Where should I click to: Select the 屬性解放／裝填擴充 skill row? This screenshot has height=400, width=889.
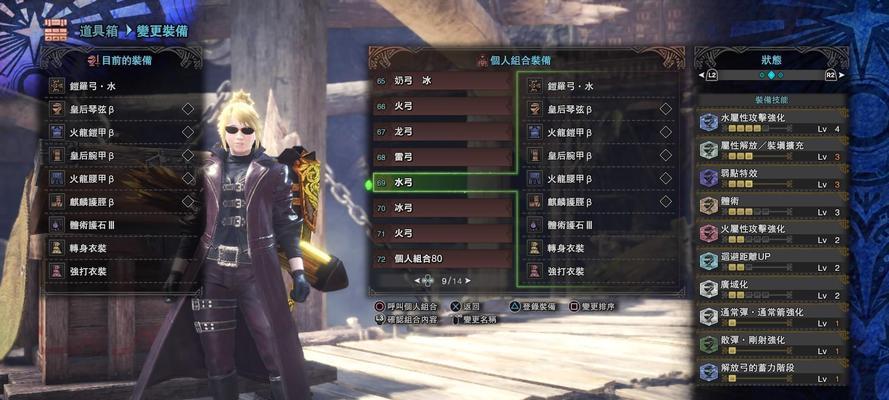pos(771,150)
